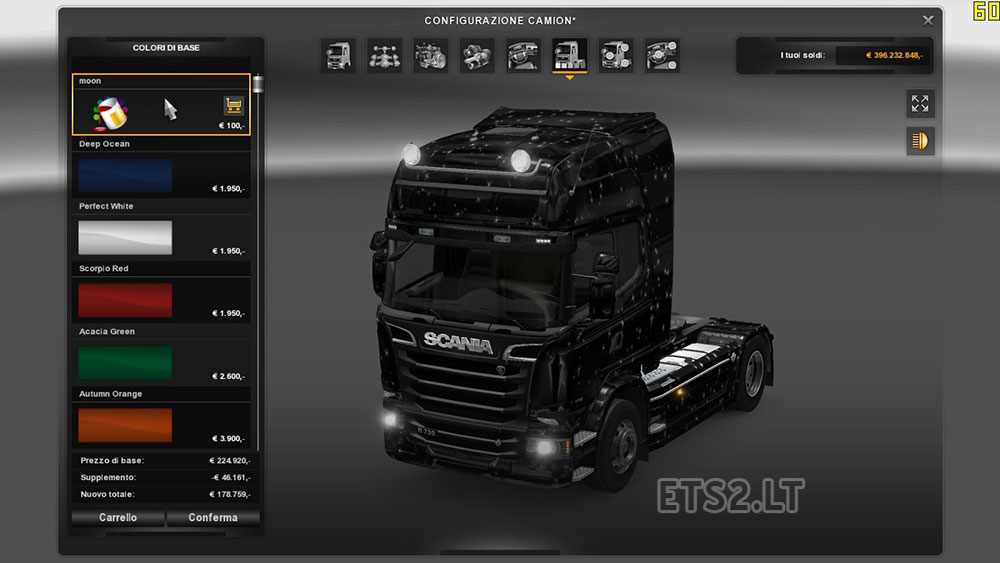
Task: Close the truck configuration window
Action: (928, 20)
